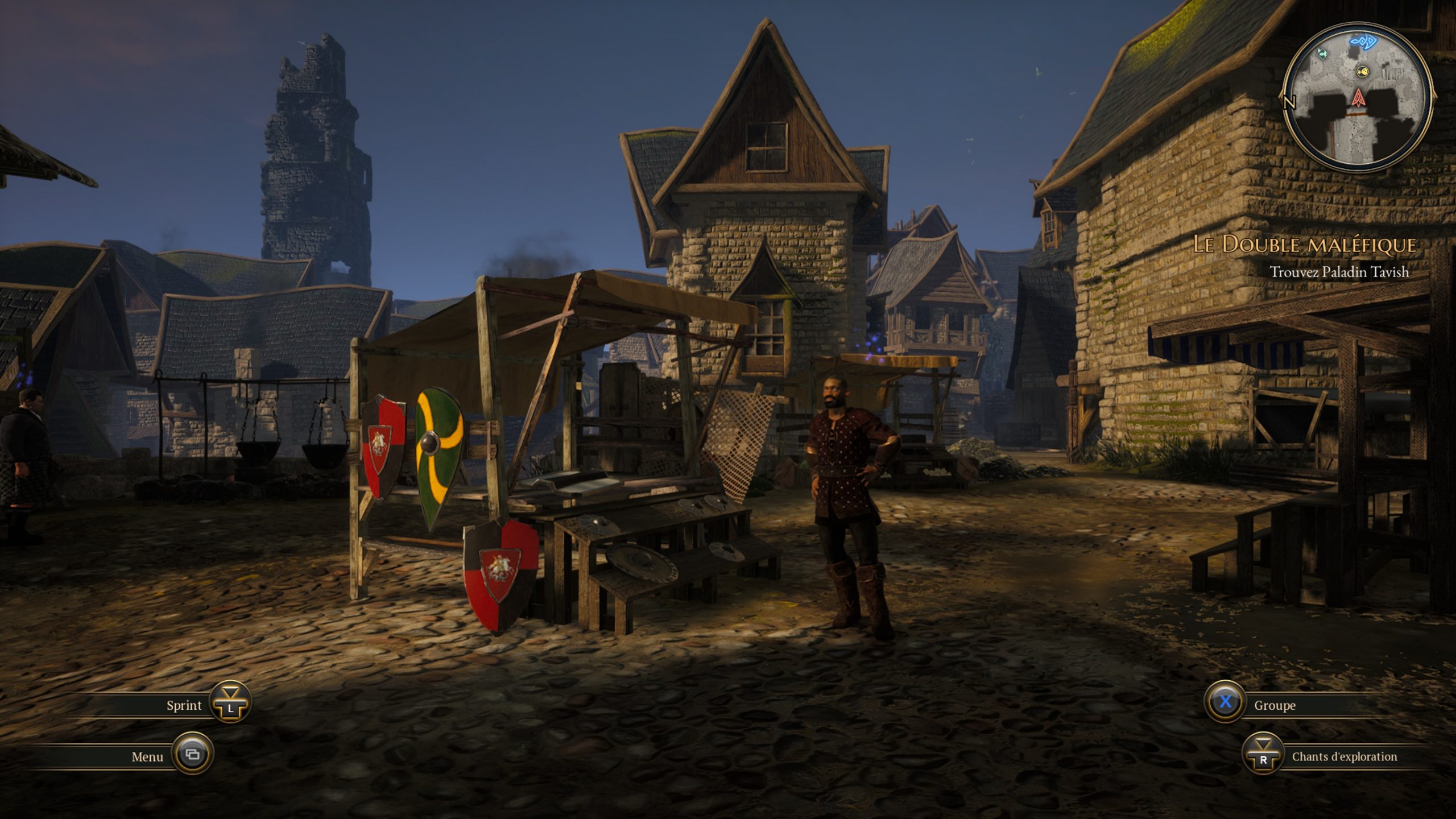Select the Le Double maléfique quest title
1456x819 pixels.
[x=1304, y=245]
